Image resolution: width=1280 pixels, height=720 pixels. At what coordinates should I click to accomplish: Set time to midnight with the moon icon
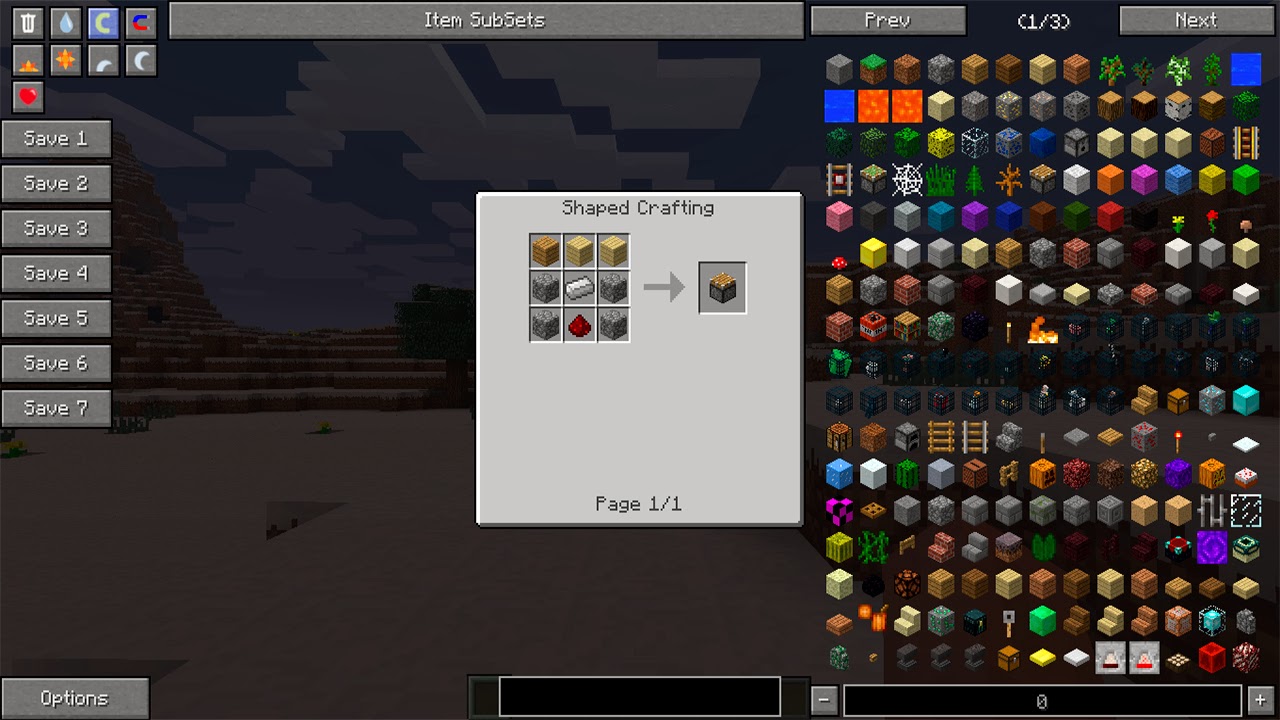[140, 60]
